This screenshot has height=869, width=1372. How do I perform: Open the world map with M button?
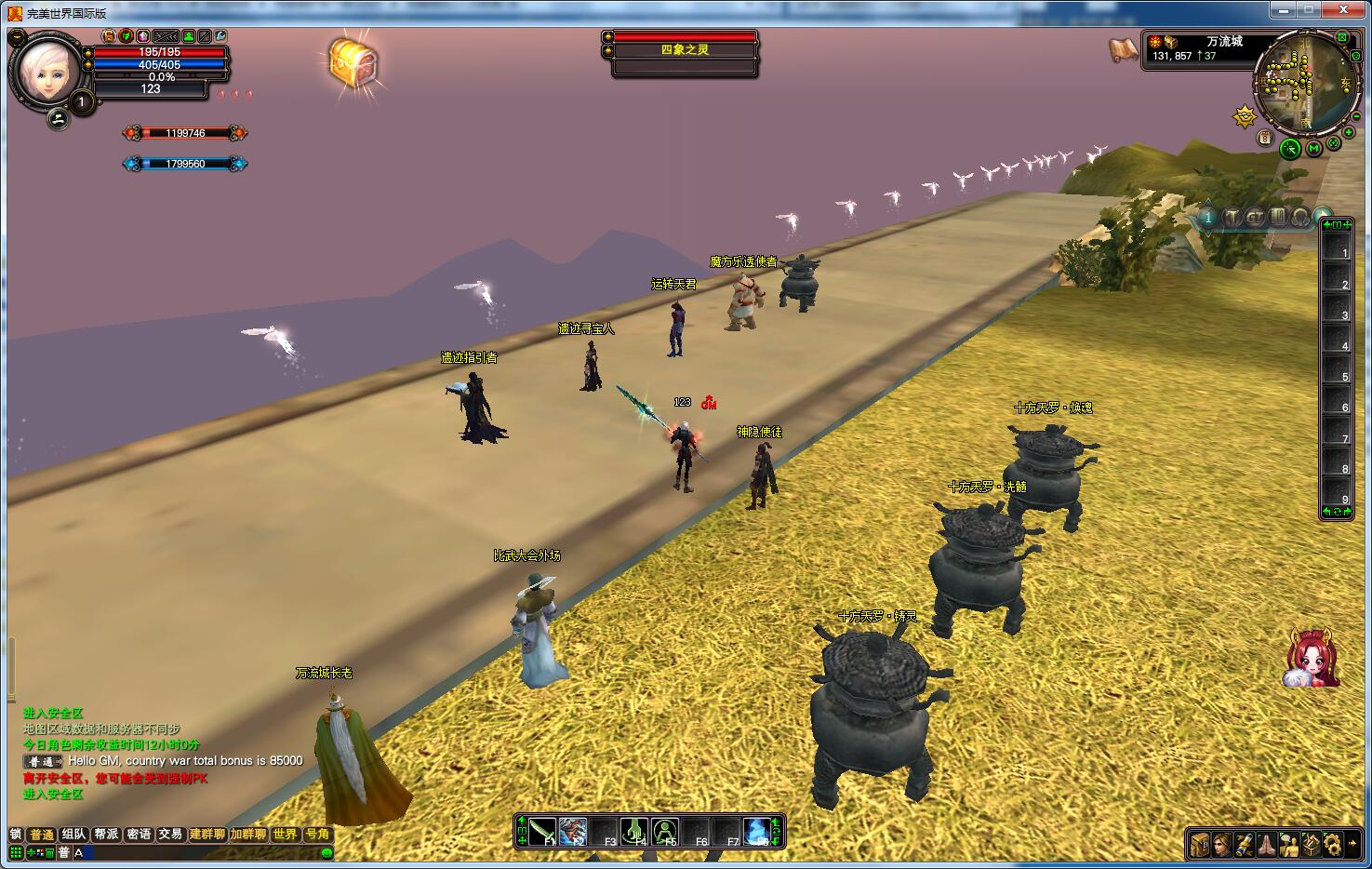click(x=1313, y=149)
